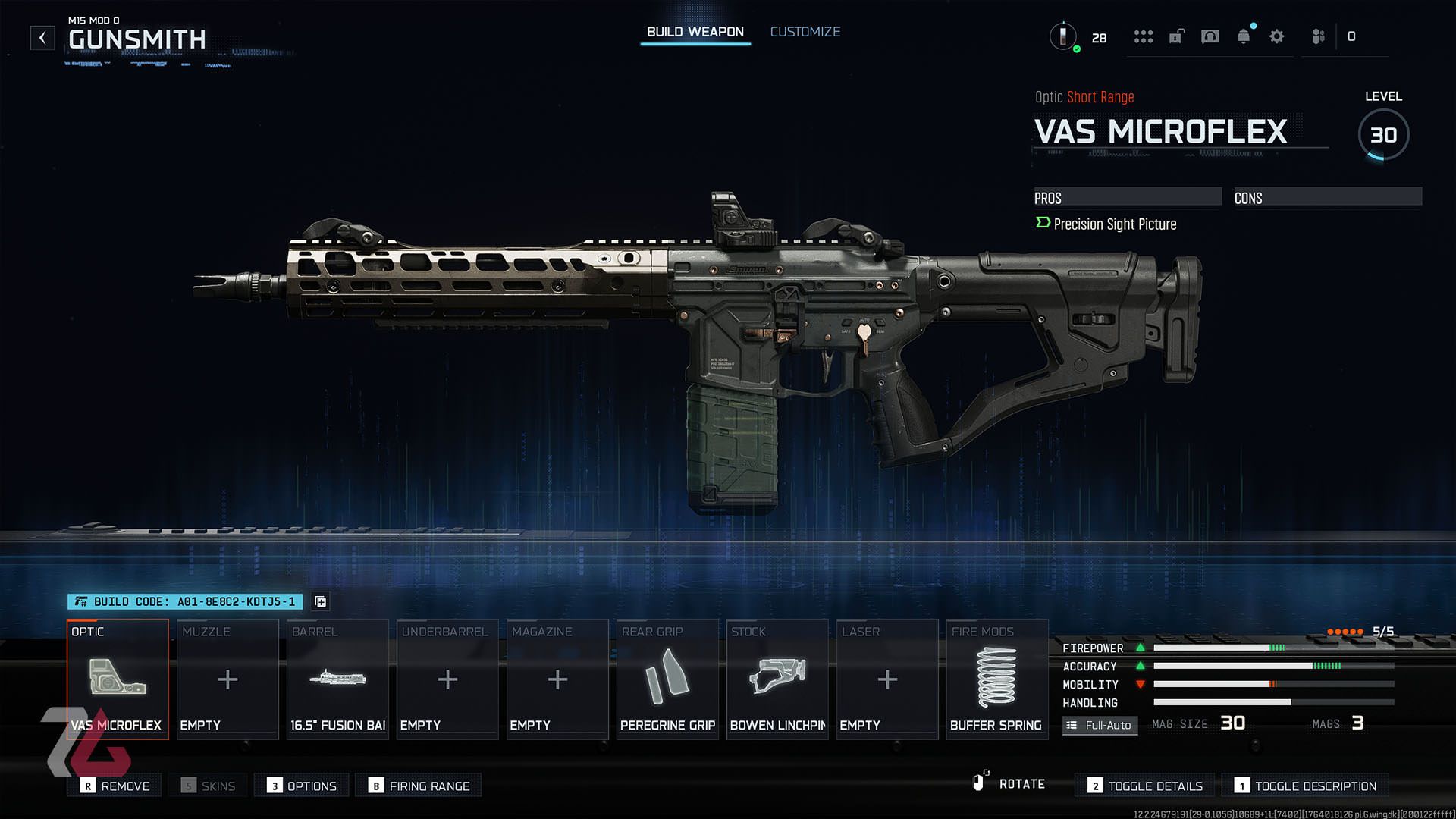Click the back arrow next to Gunsmith
This screenshot has height=819, width=1456.
(x=42, y=37)
